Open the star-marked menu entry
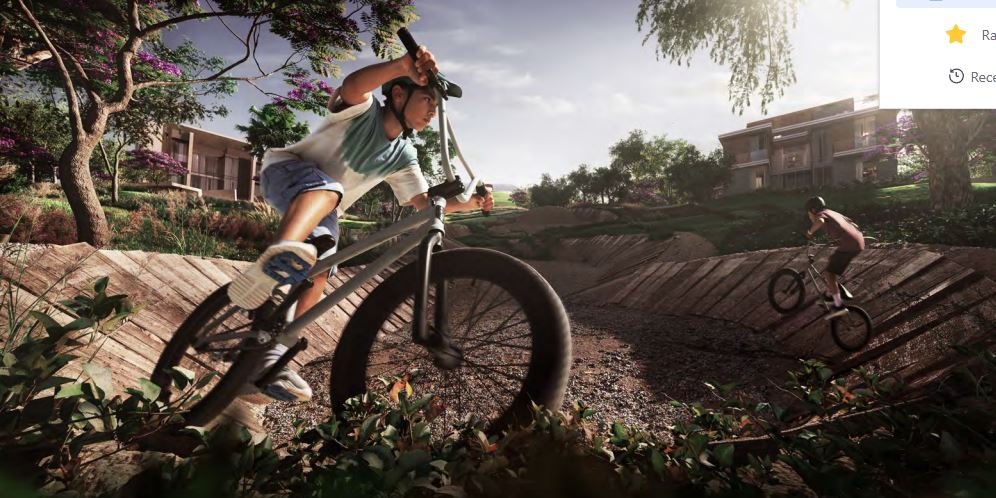996x498 pixels. 970,35
